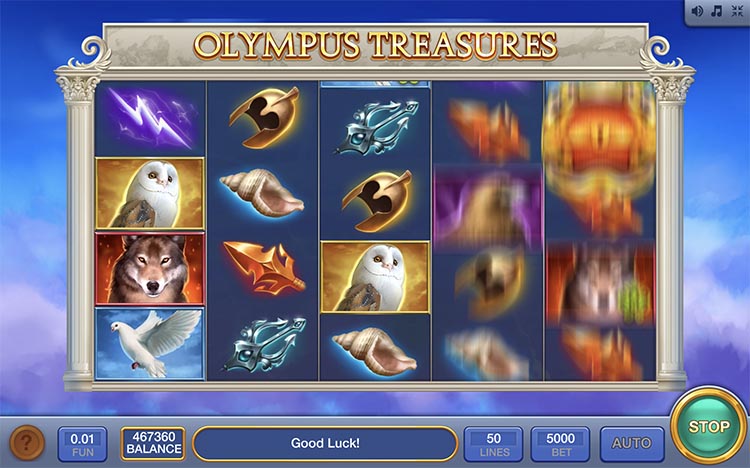750x468 pixels.
Task: Toggle the music note icon
Action: (716, 10)
